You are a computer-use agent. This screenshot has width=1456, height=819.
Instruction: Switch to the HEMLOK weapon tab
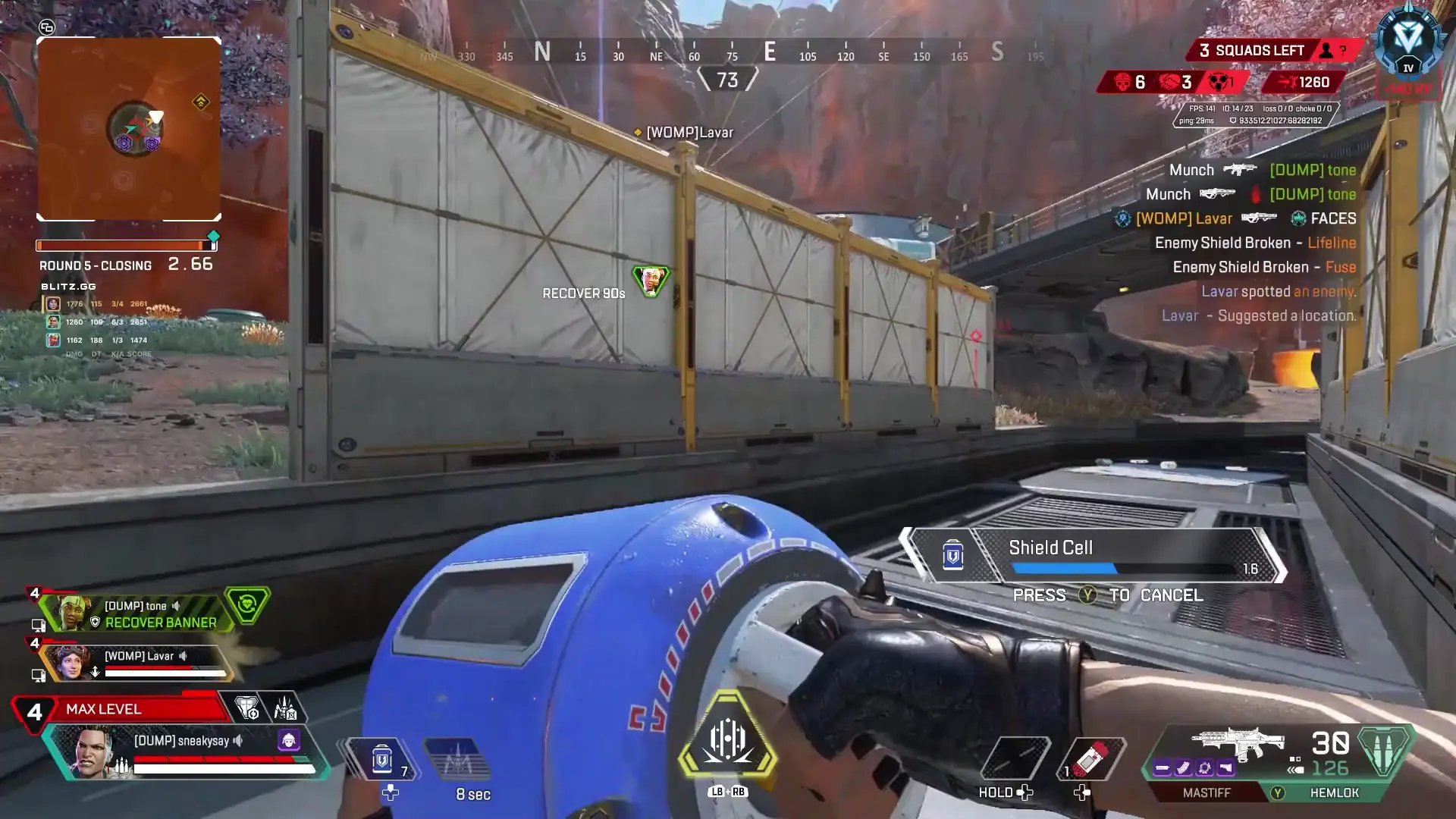1335,793
